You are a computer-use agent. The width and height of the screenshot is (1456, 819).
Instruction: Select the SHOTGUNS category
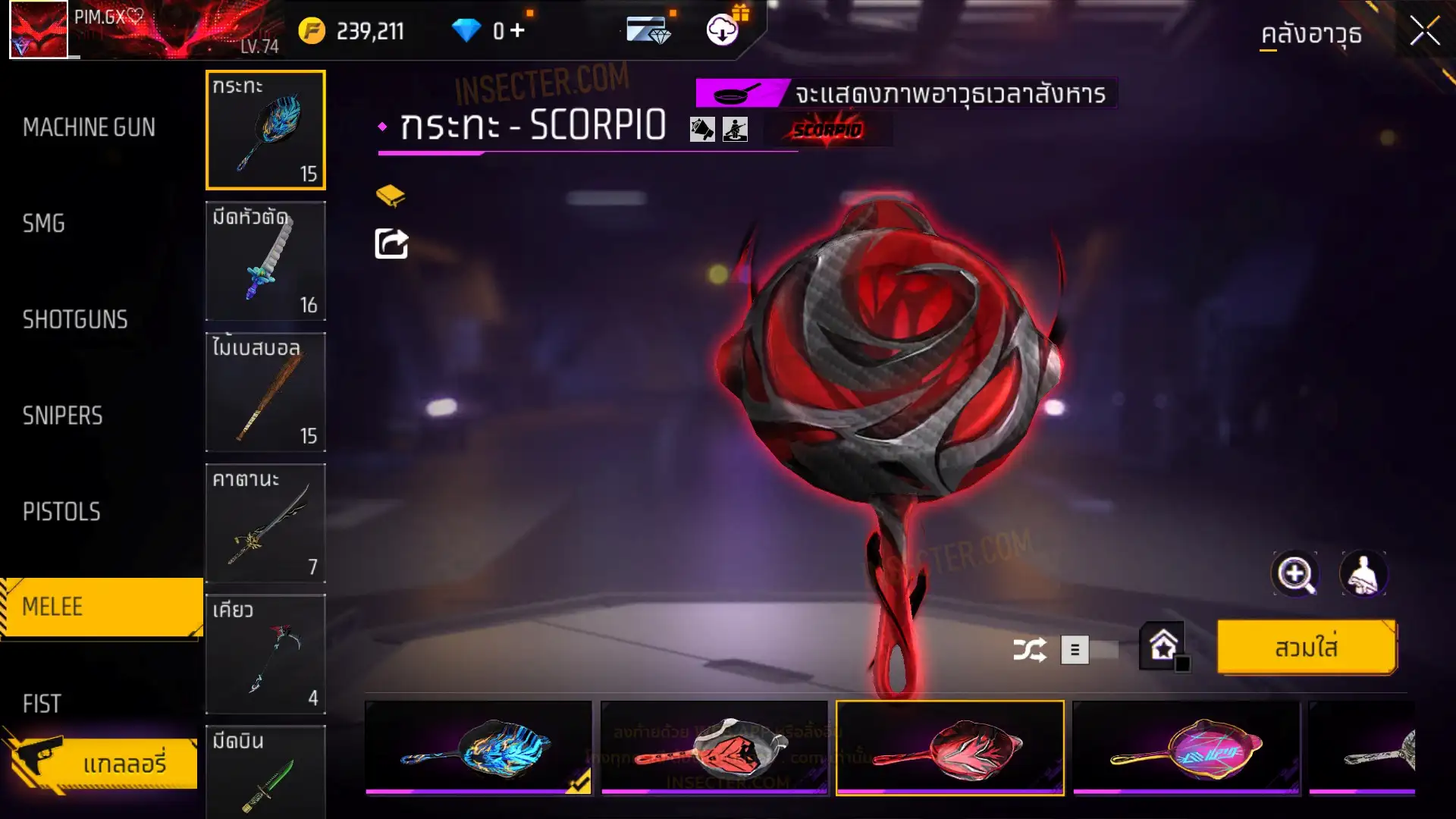pos(75,319)
